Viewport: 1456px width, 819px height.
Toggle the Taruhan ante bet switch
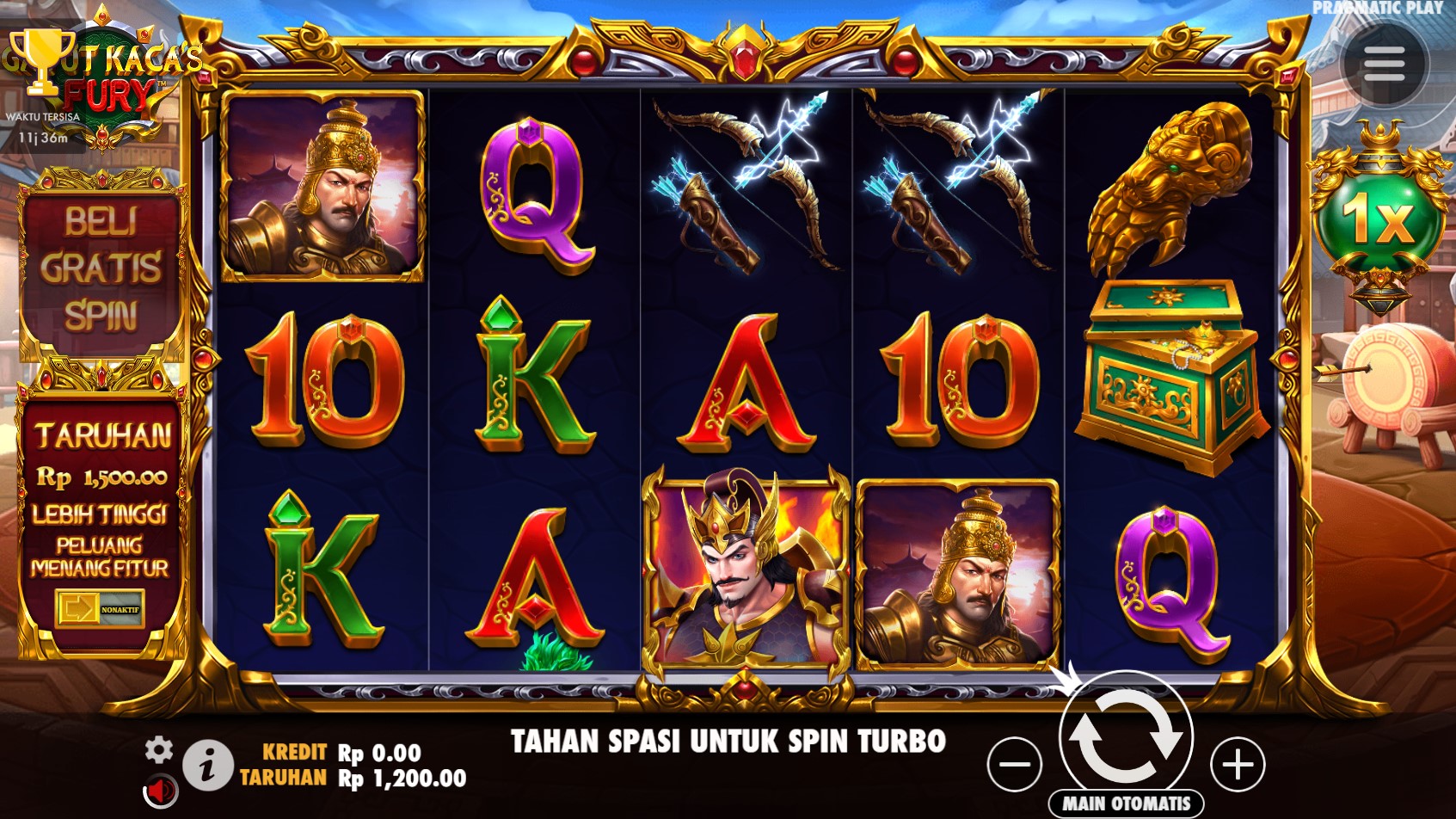(x=100, y=609)
